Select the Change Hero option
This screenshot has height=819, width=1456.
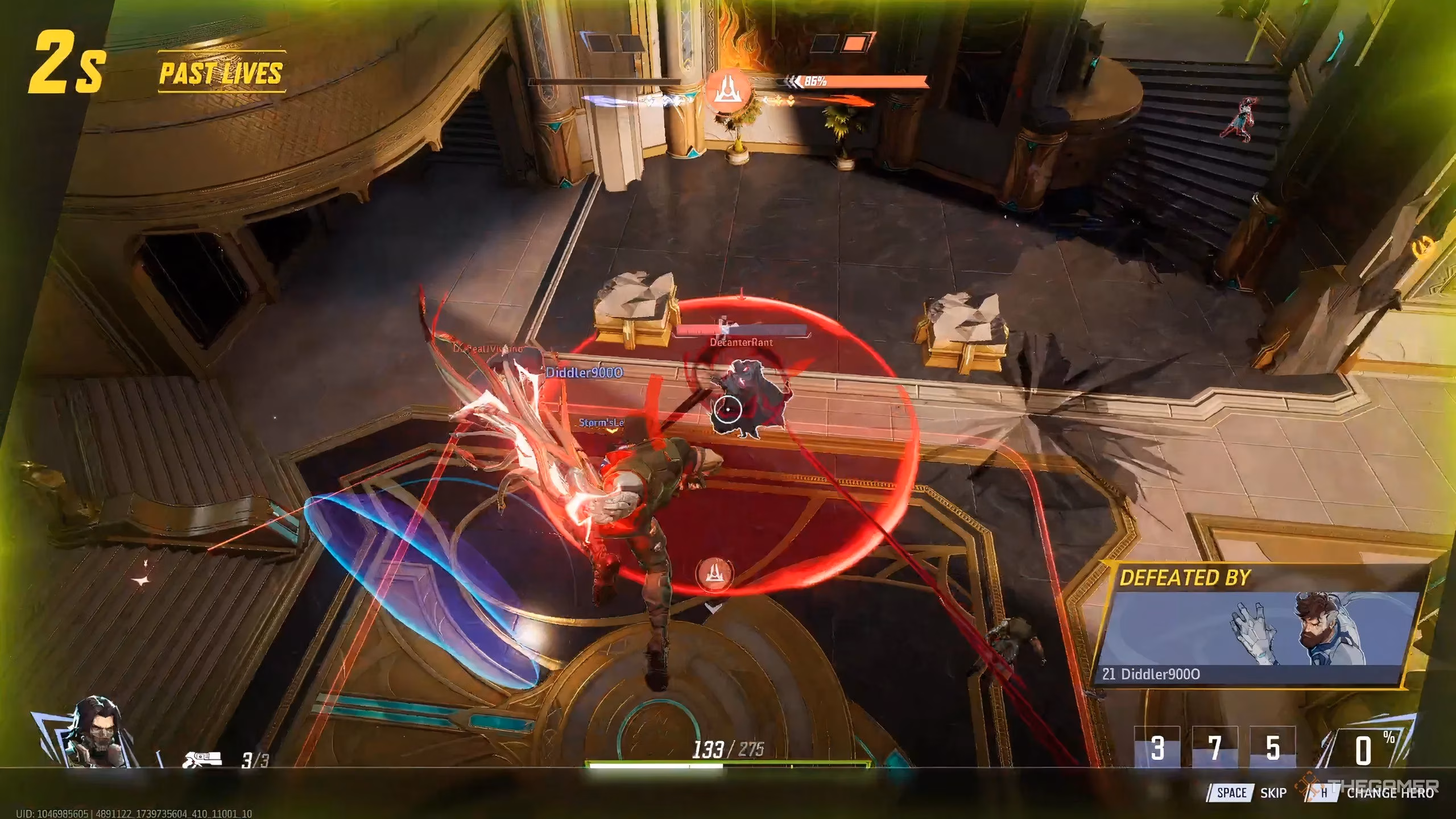pyautogui.click(x=1389, y=793)
